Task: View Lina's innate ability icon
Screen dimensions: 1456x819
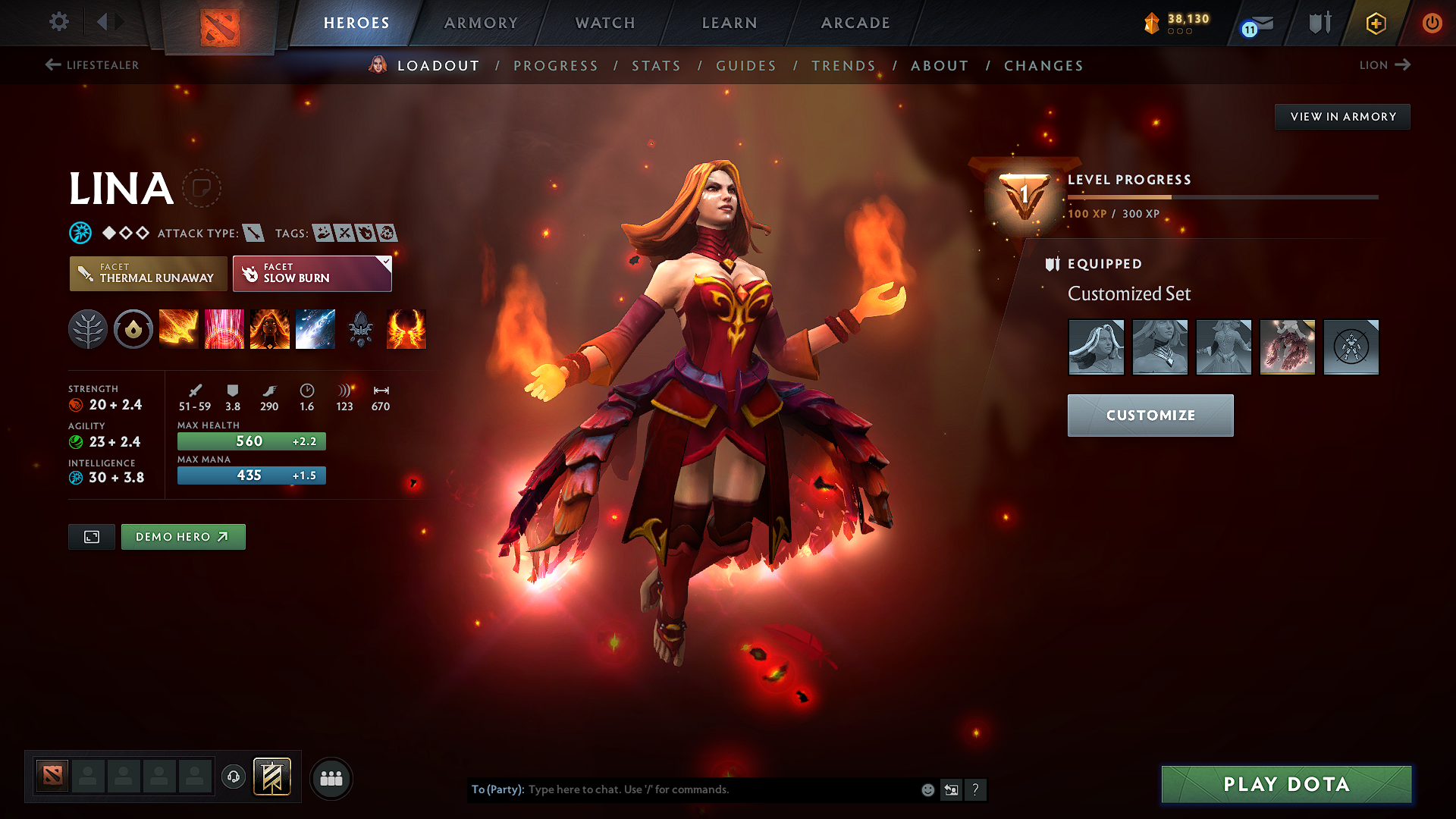Action: 133,329
